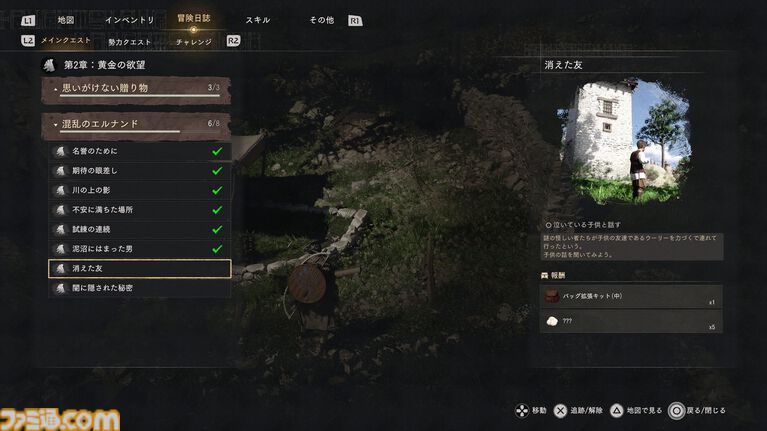Open the 地図 (Map) tab

66,20
